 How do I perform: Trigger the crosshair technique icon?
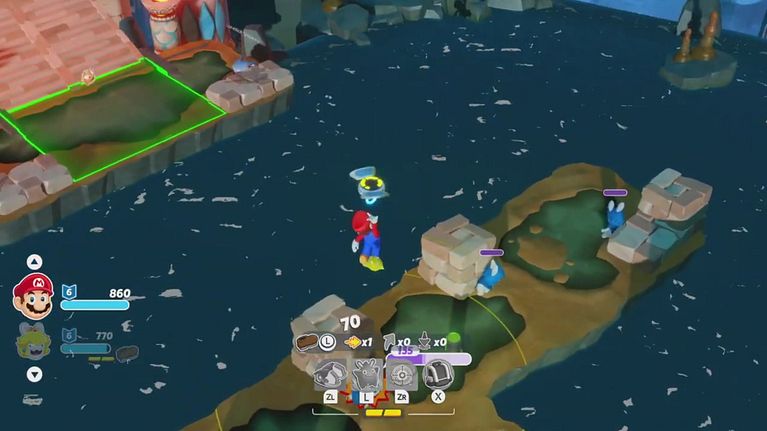coord(402,376)
